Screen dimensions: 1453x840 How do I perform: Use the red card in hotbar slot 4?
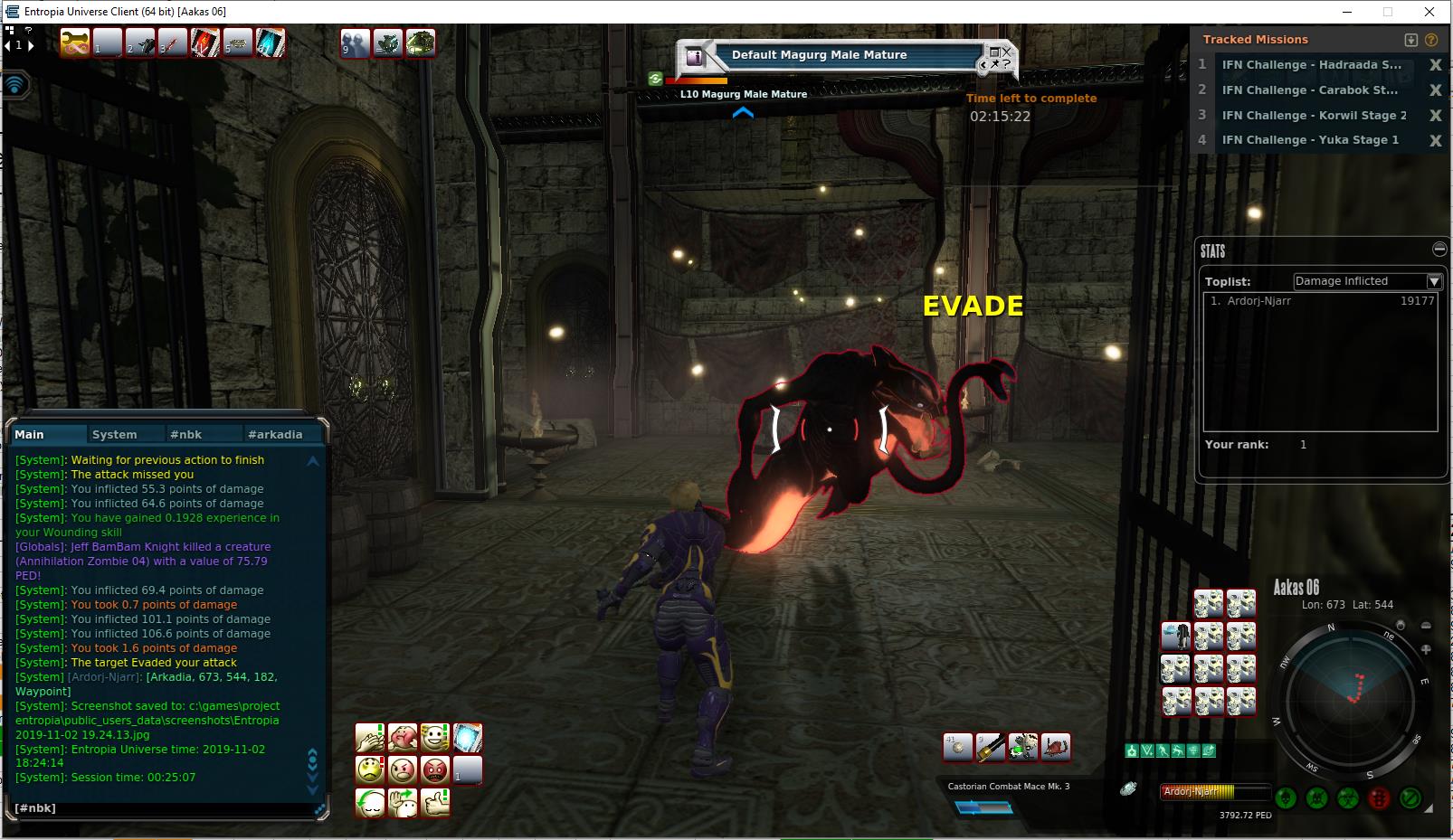[x=204, y=42]
